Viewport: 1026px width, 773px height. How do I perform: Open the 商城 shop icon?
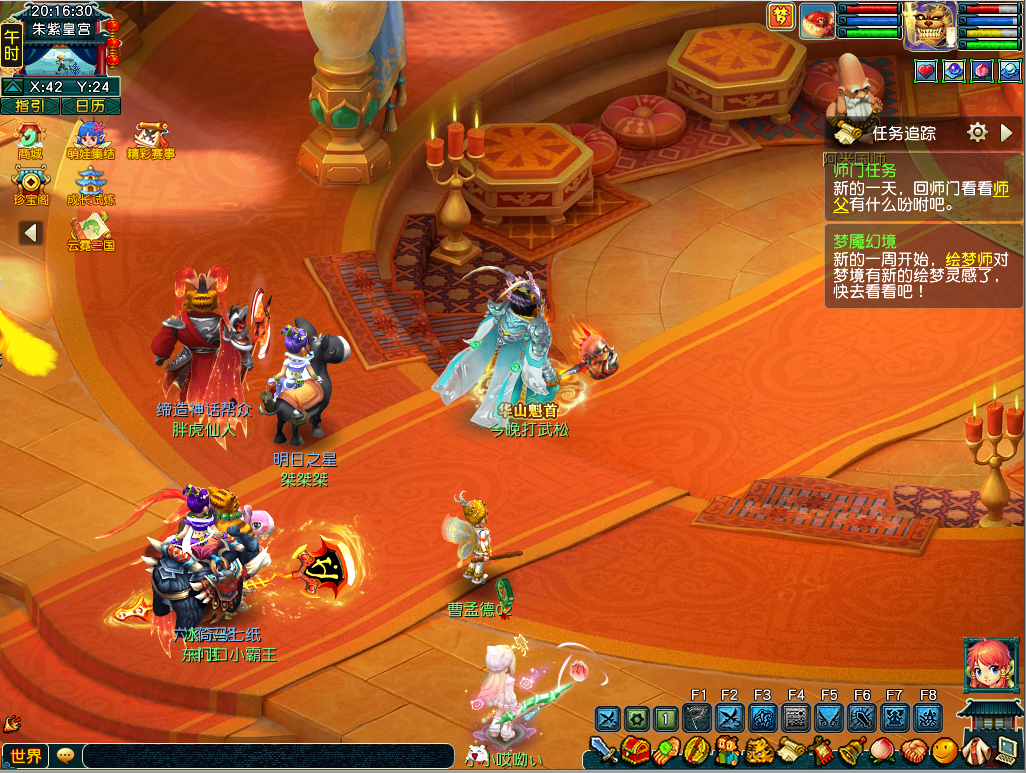30,139
